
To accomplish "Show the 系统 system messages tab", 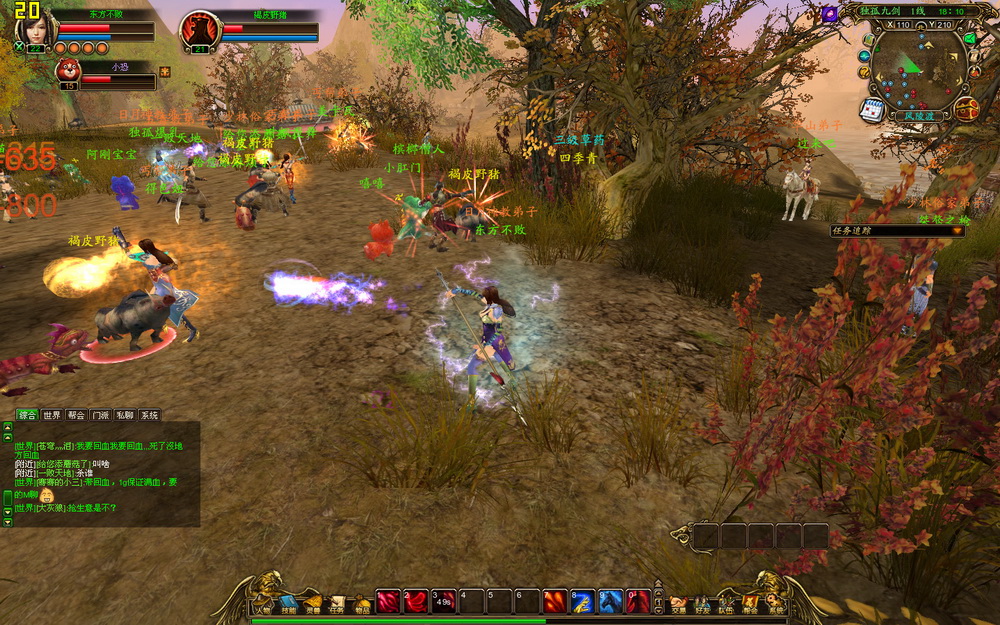I will click(x=149, y=415).
